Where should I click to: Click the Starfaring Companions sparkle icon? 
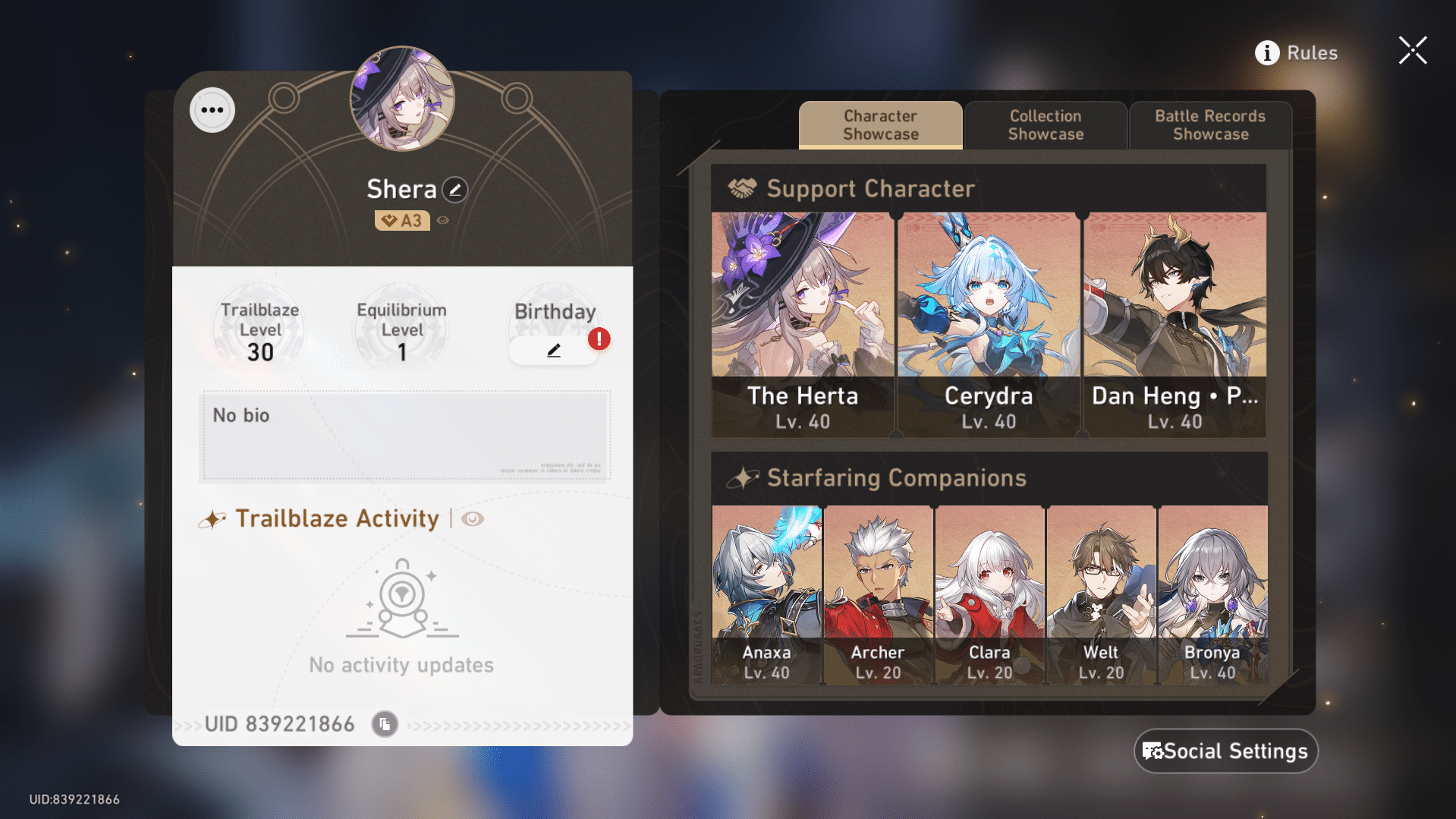(x=744, y=477)
